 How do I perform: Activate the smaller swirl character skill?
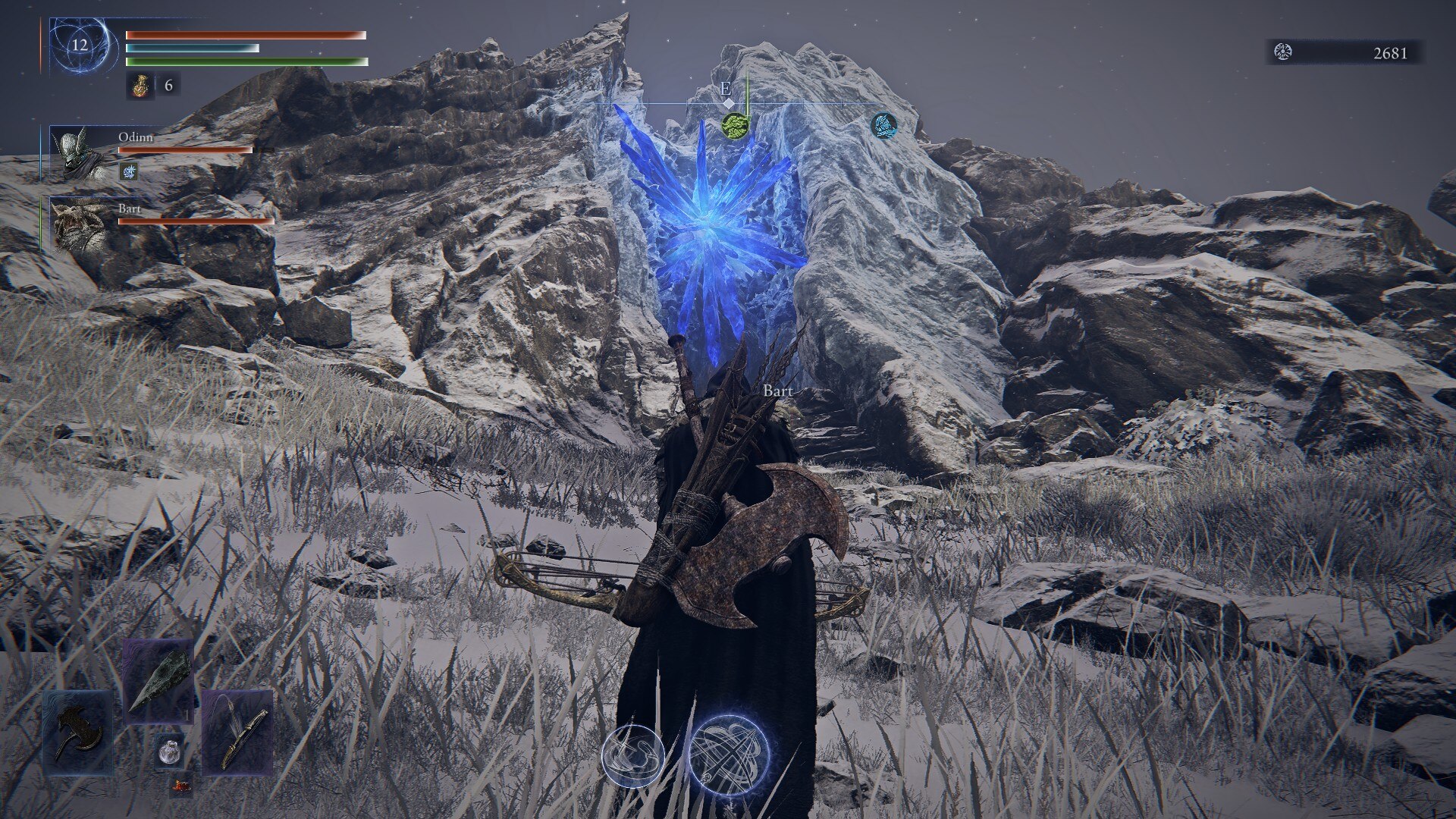[x=633, y=755]
